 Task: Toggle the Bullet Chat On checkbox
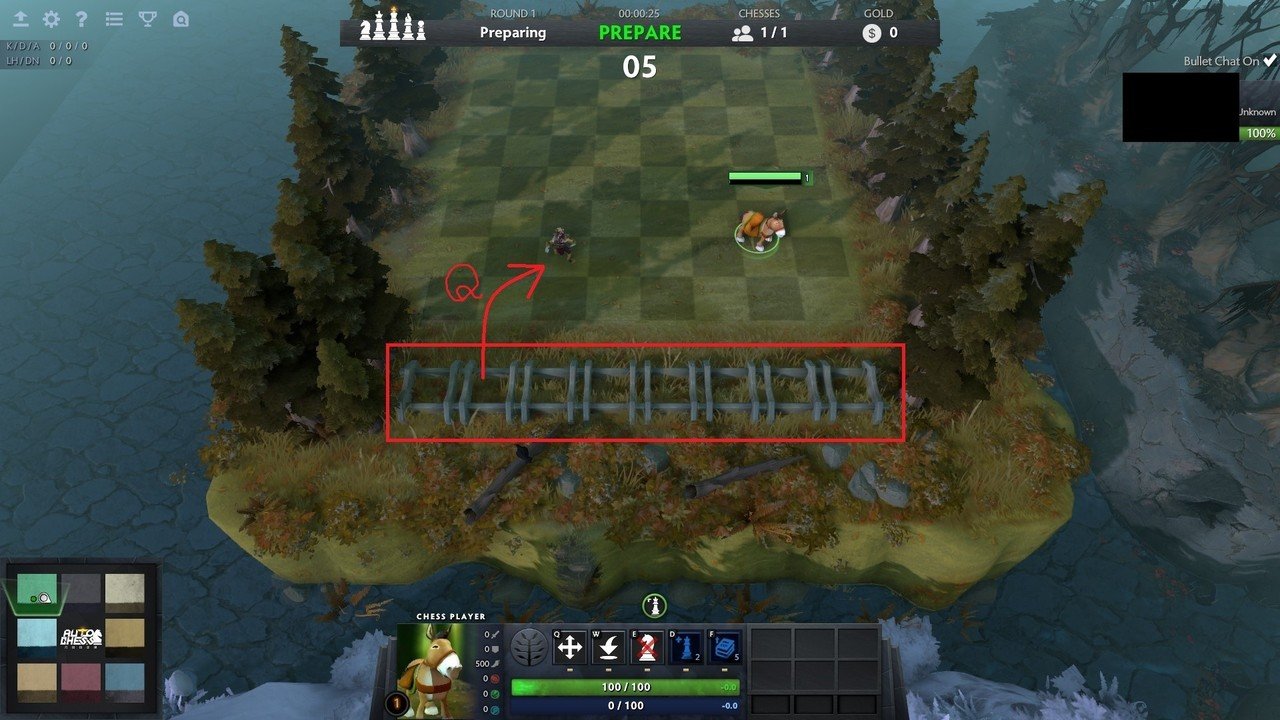pyautogui.click(x=1268, y=61)
